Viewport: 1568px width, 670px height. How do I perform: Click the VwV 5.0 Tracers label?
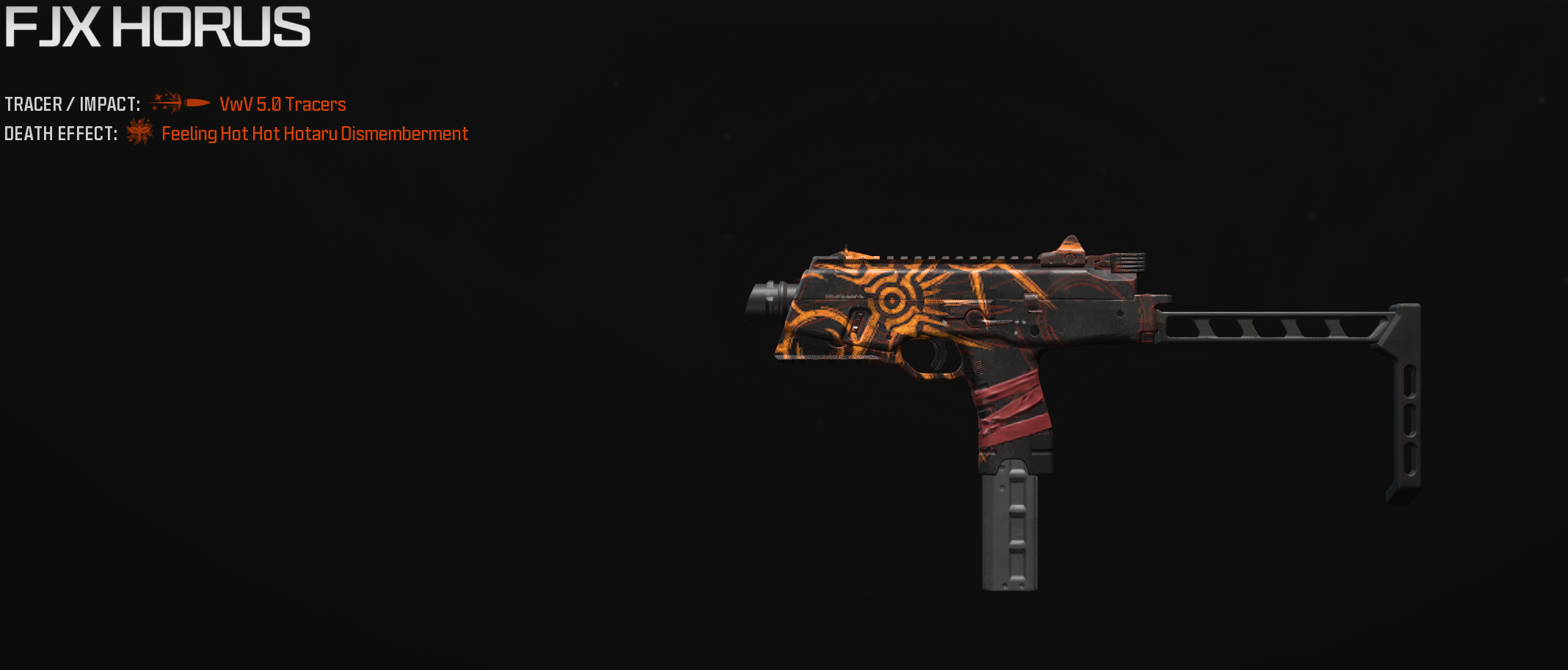tap(282, 104)
